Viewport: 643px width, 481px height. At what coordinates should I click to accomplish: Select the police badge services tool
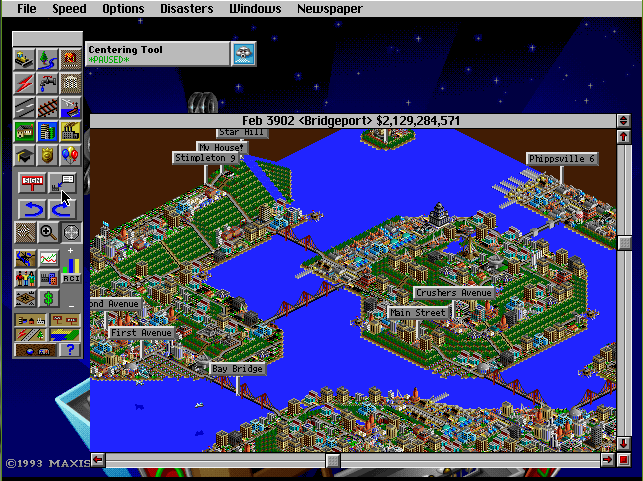pyautogui.click(x=47, y=155)
